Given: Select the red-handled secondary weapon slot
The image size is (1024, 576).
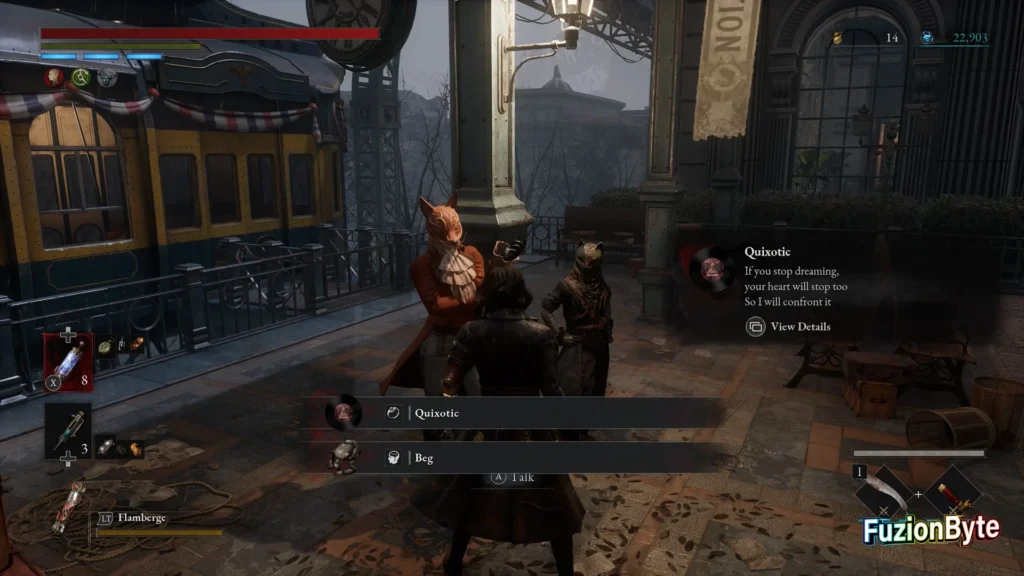Looking at the screenshot, I should pos(950,494).
